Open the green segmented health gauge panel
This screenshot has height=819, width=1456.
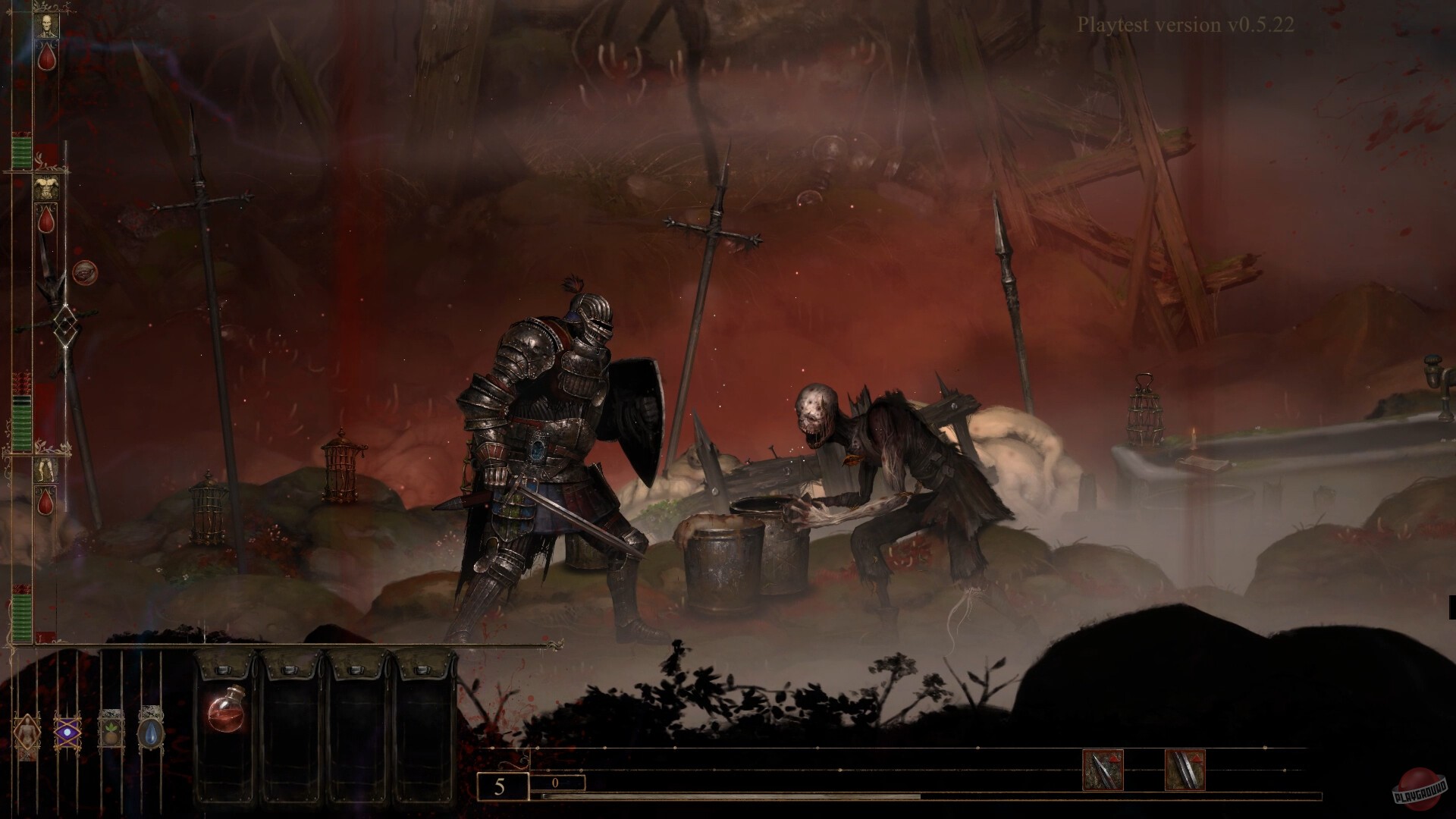point(21,152)
